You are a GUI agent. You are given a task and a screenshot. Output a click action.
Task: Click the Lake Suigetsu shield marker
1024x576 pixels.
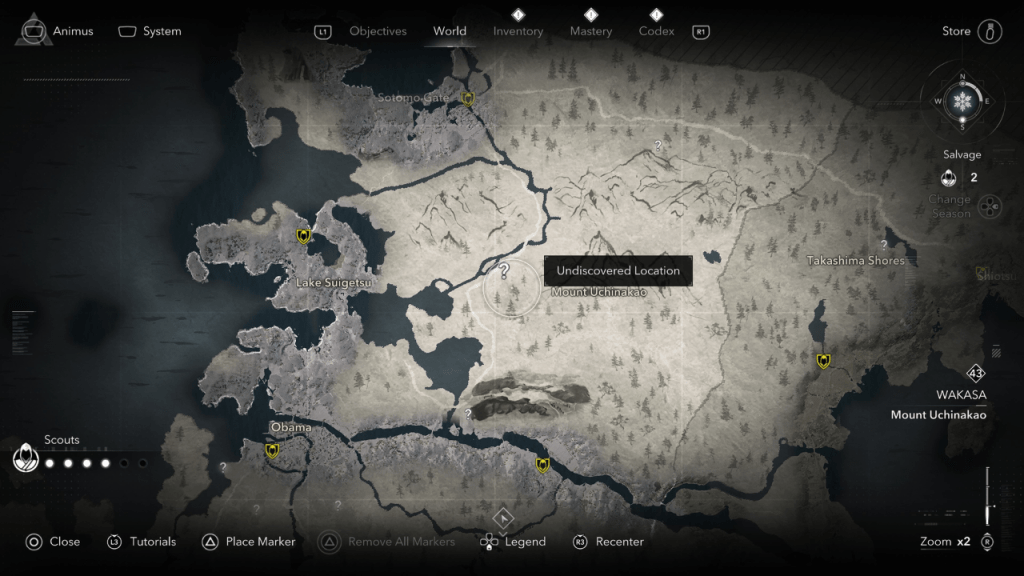pos(304,236)
